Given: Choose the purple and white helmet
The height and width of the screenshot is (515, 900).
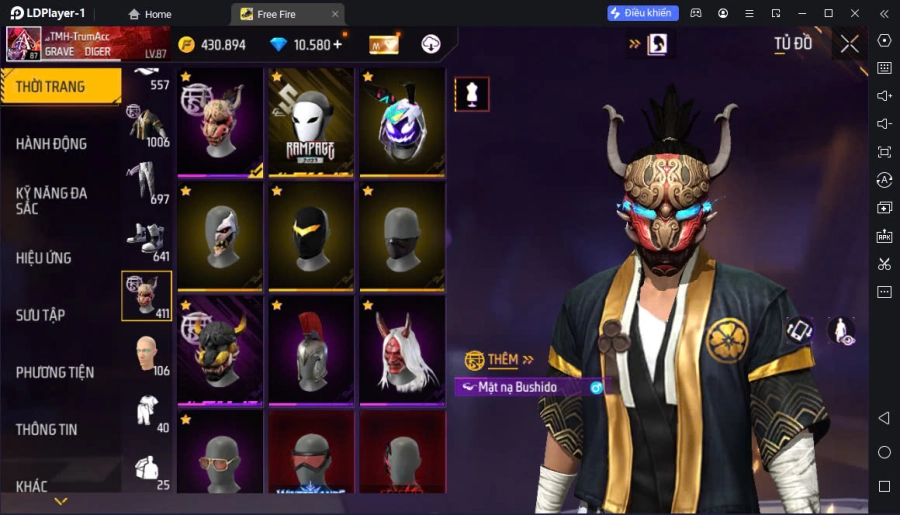Looking at the screenshot, I should pos(402,122).
